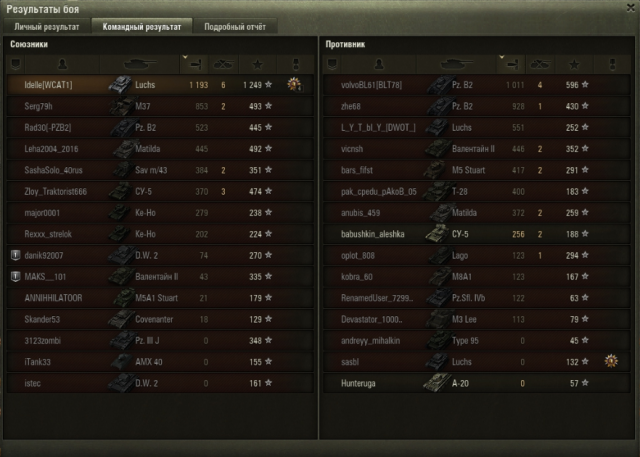Click enemy babushkin_aleshka row
The image size is (640, 457).
tap(470, 234)
